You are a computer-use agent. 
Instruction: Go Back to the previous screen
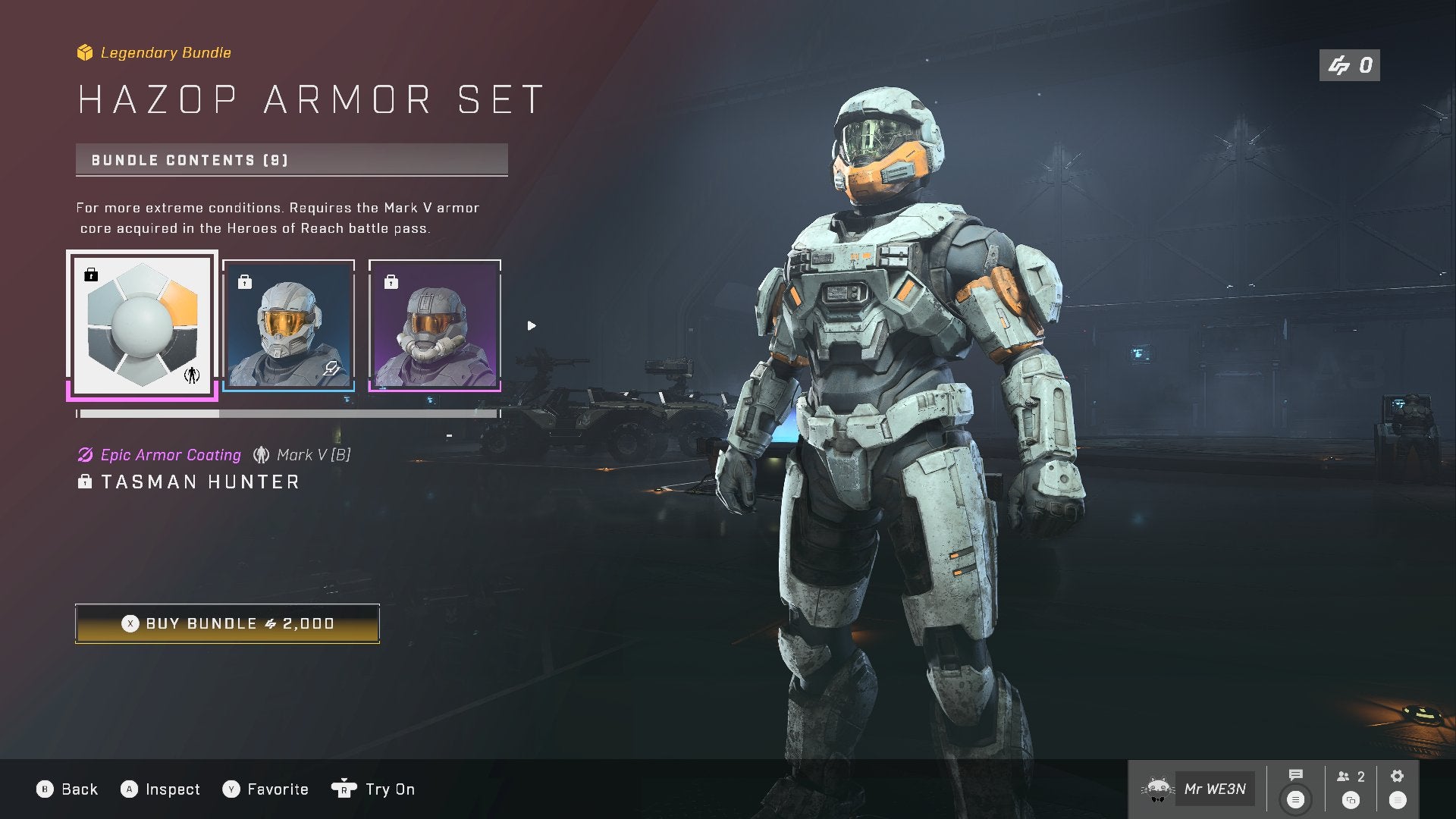point(67,789)
